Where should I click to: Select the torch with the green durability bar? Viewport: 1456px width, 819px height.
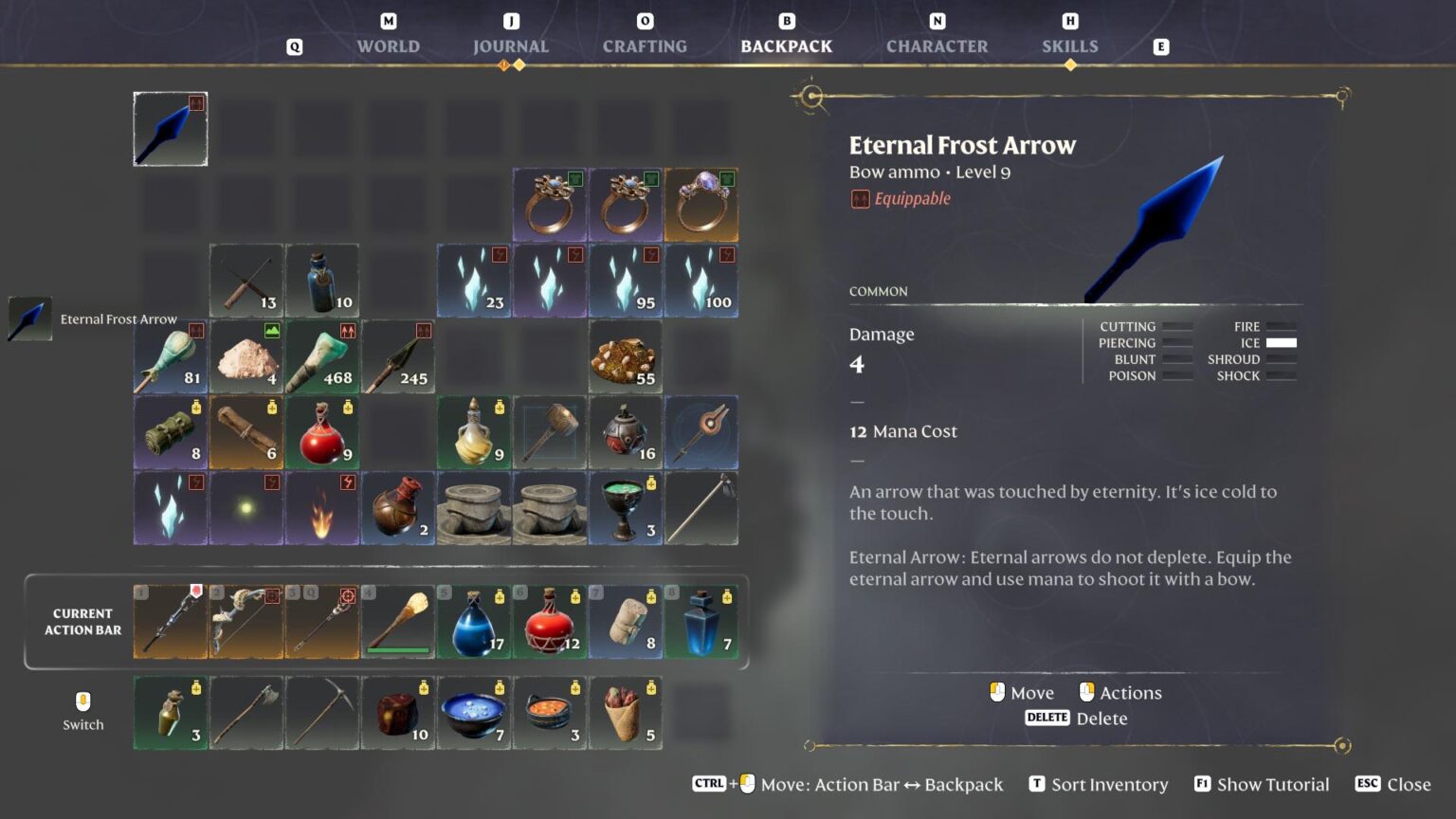point(398,622)
